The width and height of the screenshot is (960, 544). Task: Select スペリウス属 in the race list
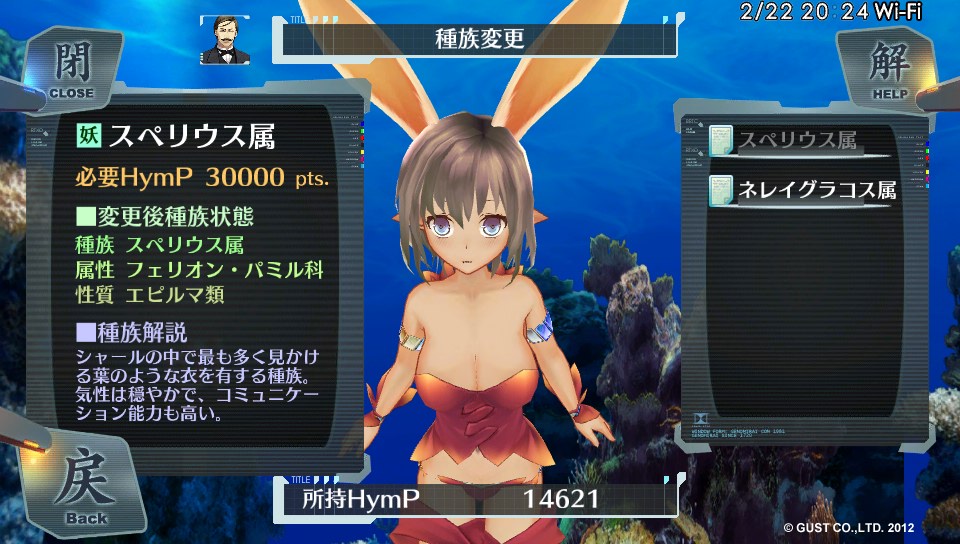tap(797, 141)
